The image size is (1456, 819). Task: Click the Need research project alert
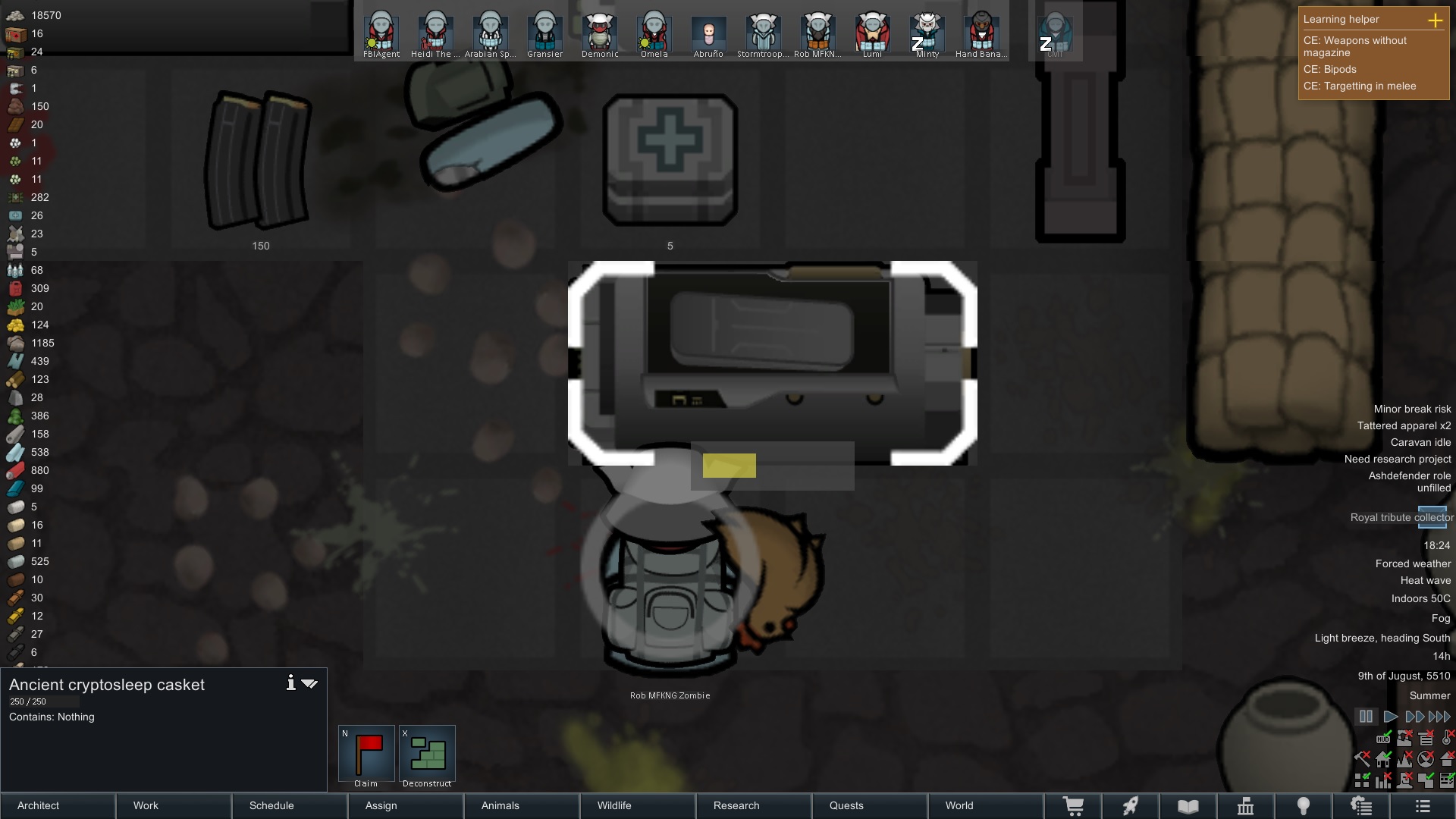click(1397, 459)
